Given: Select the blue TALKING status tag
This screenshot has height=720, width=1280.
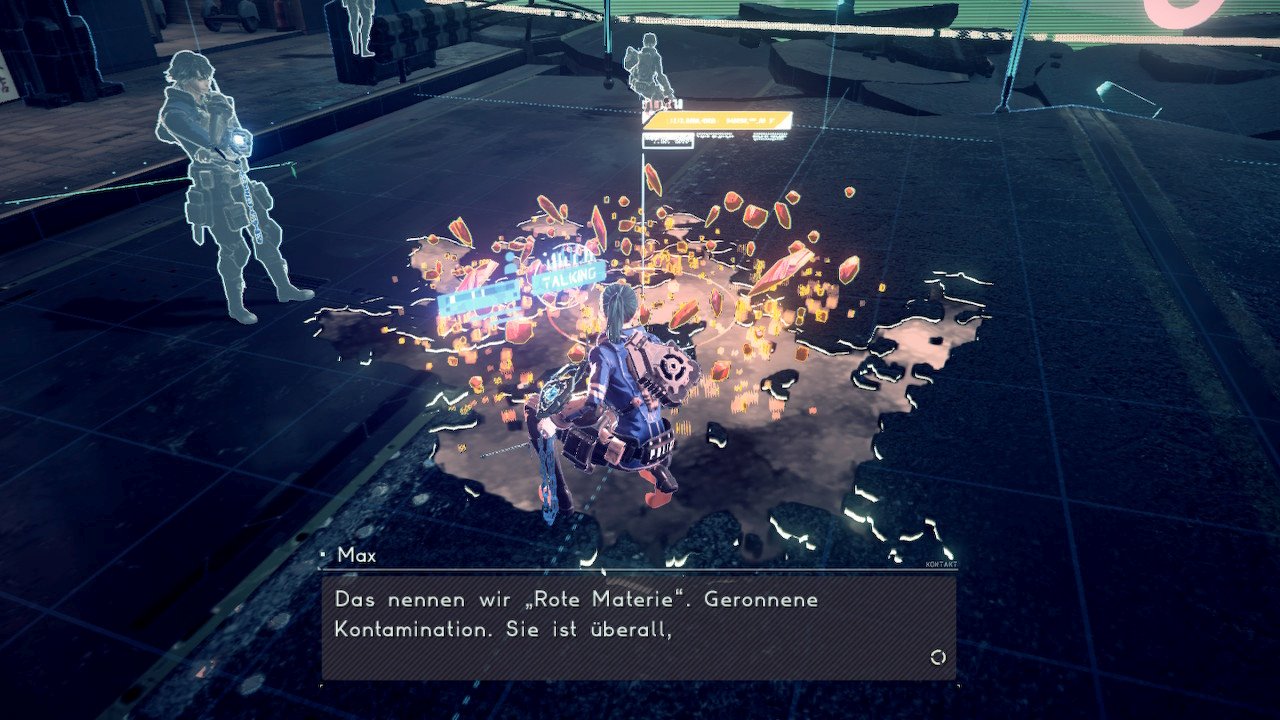Looking at the screenshot, I should [x=570, y=276].
